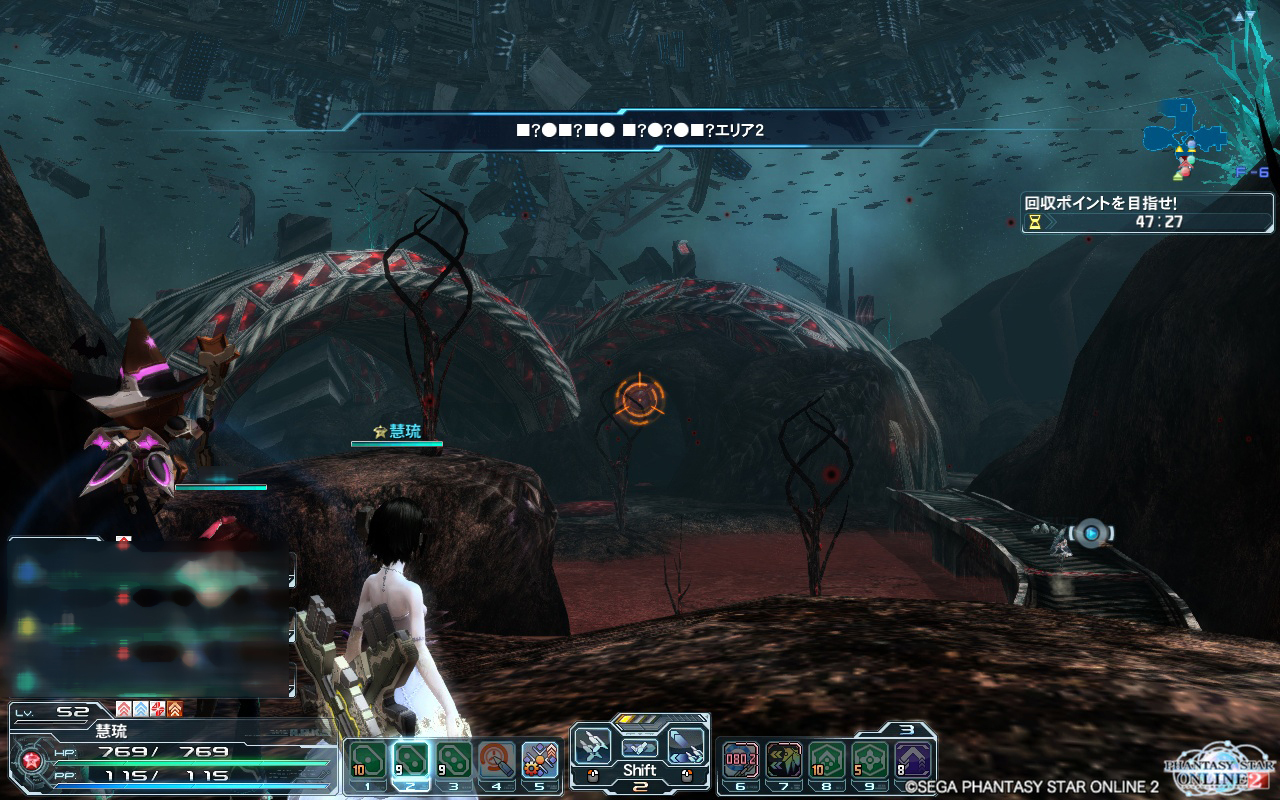Select the right weapon action icon
1280x800 pixels.
(687, 744)
